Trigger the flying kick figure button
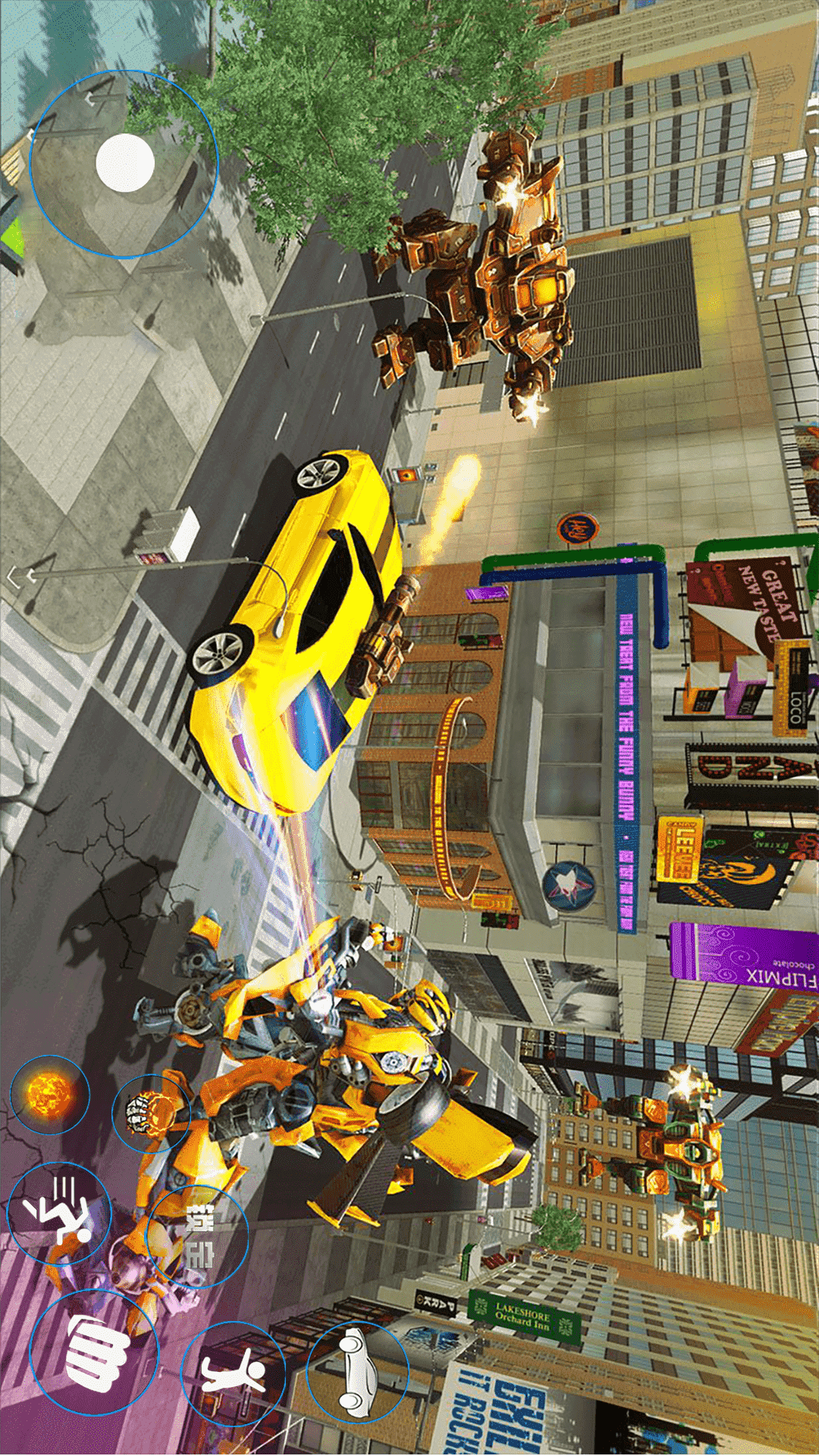 click(x=234, y=1373)
